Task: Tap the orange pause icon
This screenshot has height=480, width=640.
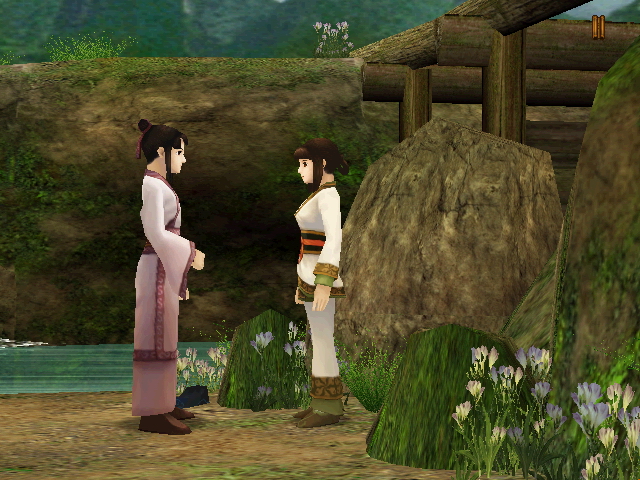Action: tap(598, 27)
